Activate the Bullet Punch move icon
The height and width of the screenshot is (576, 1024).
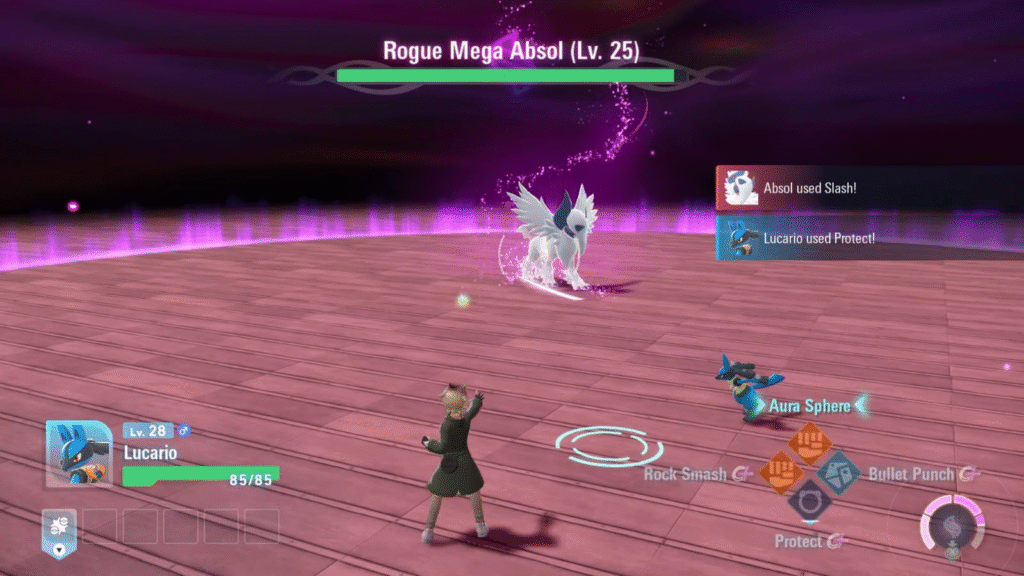[838, 471]
